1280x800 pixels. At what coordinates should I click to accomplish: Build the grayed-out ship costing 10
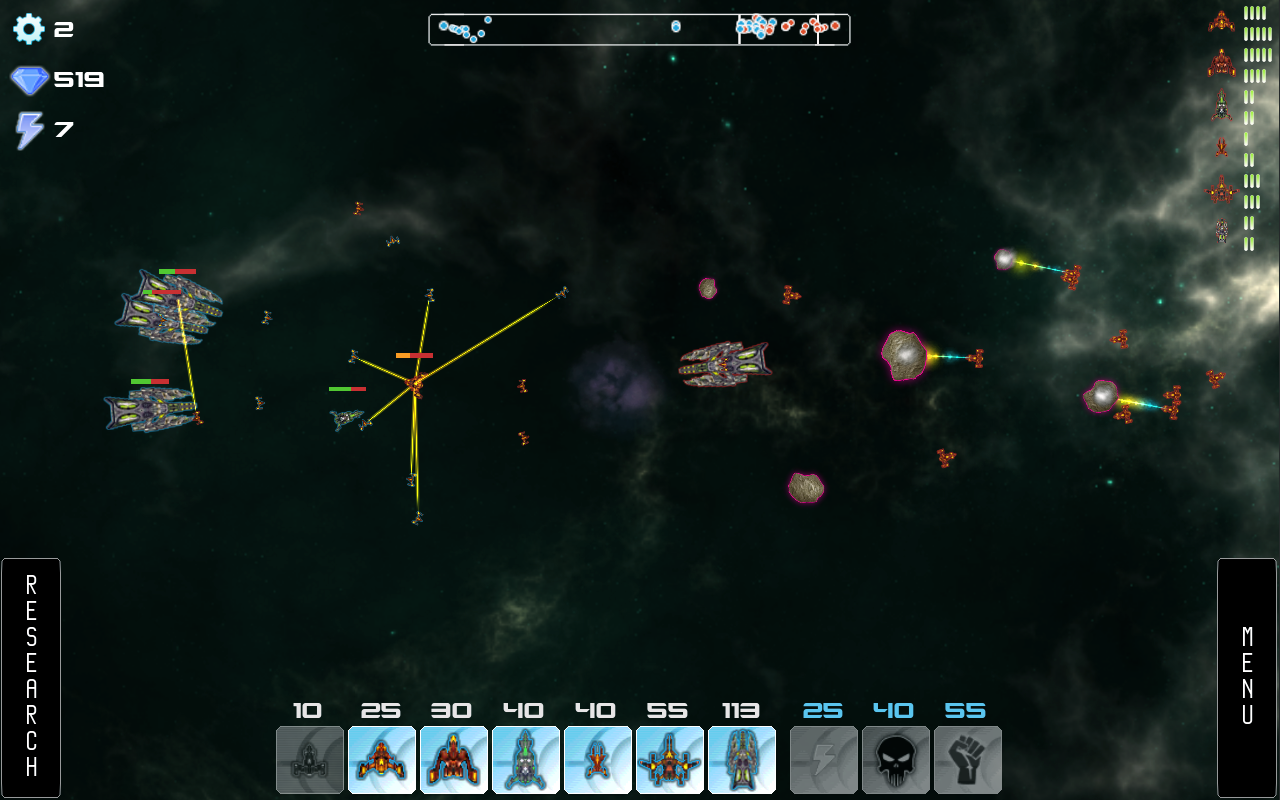tap(310, 760)
